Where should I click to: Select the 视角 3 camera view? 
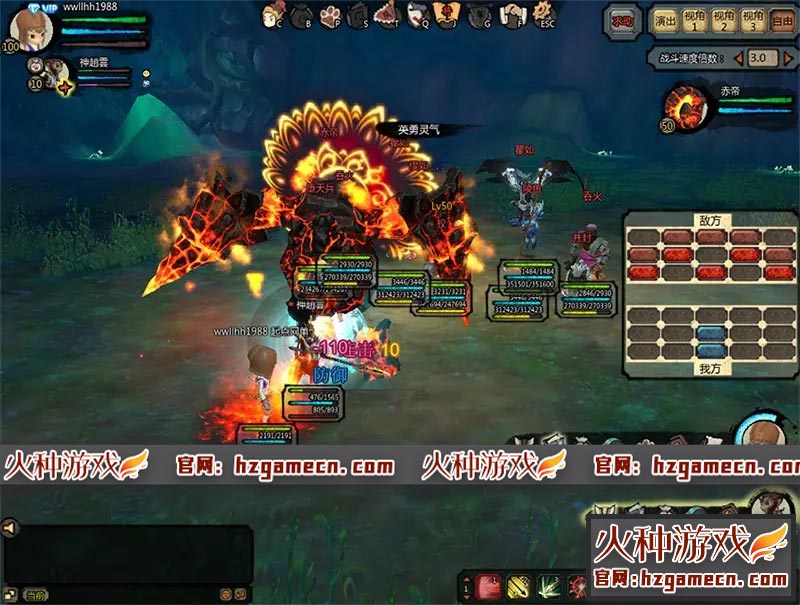tap(755, 20)
